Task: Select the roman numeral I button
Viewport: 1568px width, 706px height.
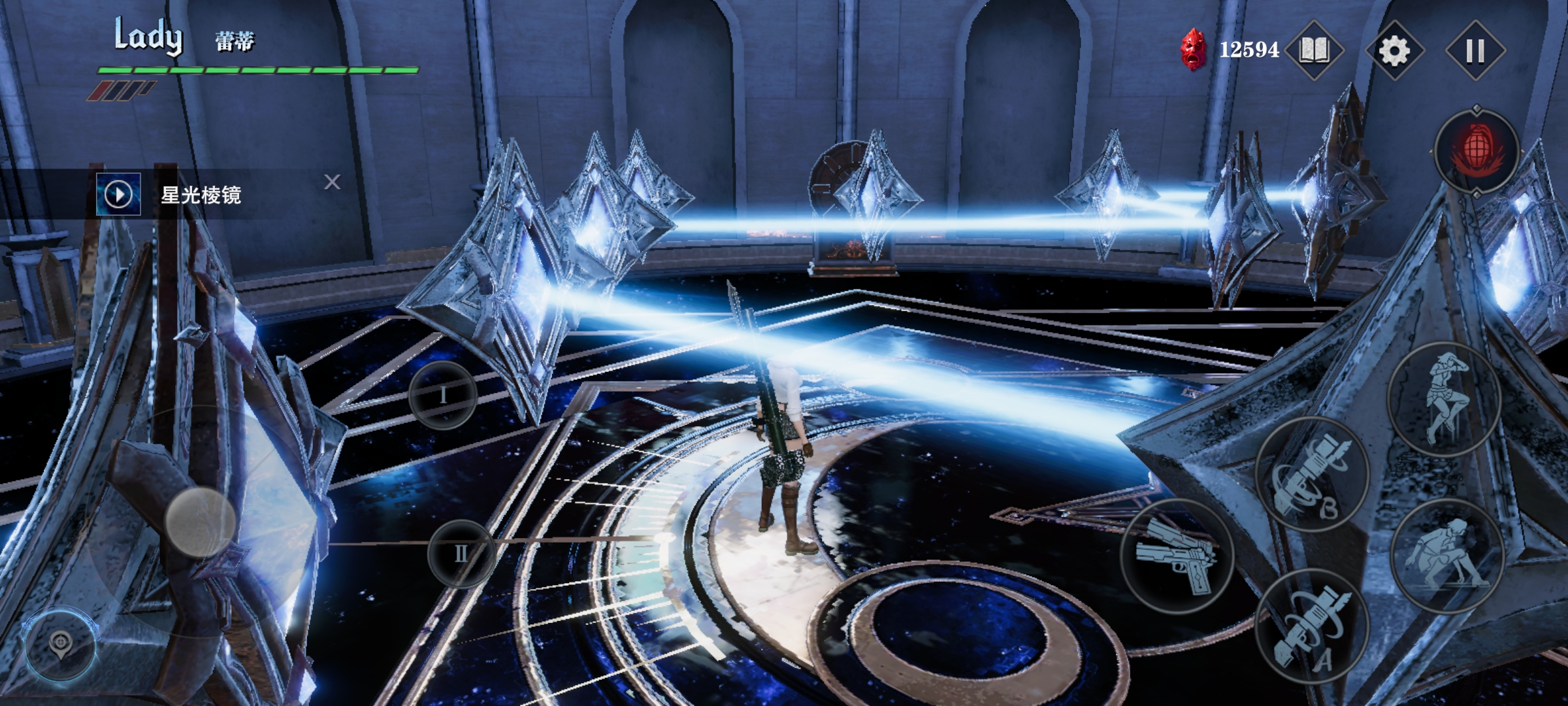Action: pos(443,395)
